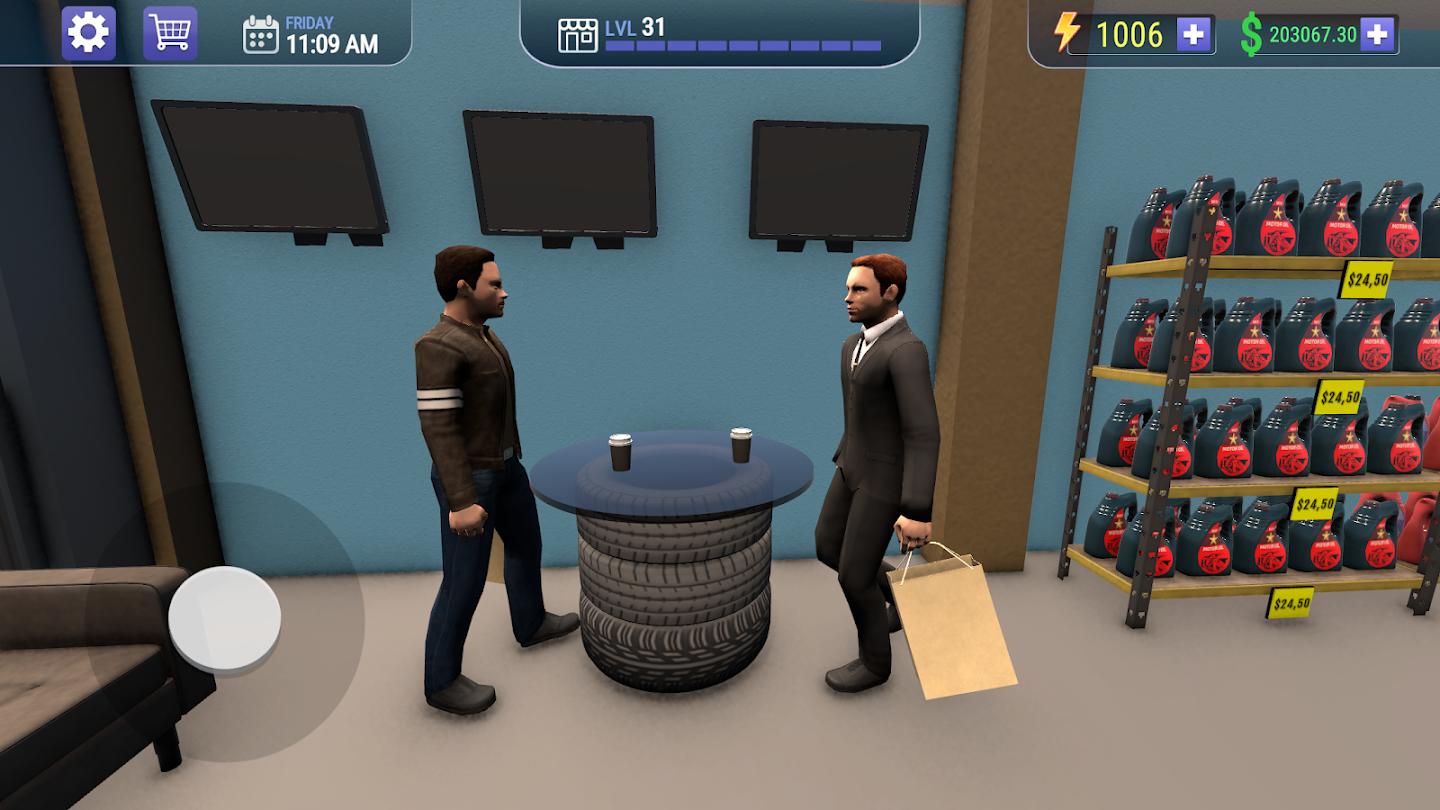
Task: Click the green dollar sign icon
Action: tap(1248, 32)
